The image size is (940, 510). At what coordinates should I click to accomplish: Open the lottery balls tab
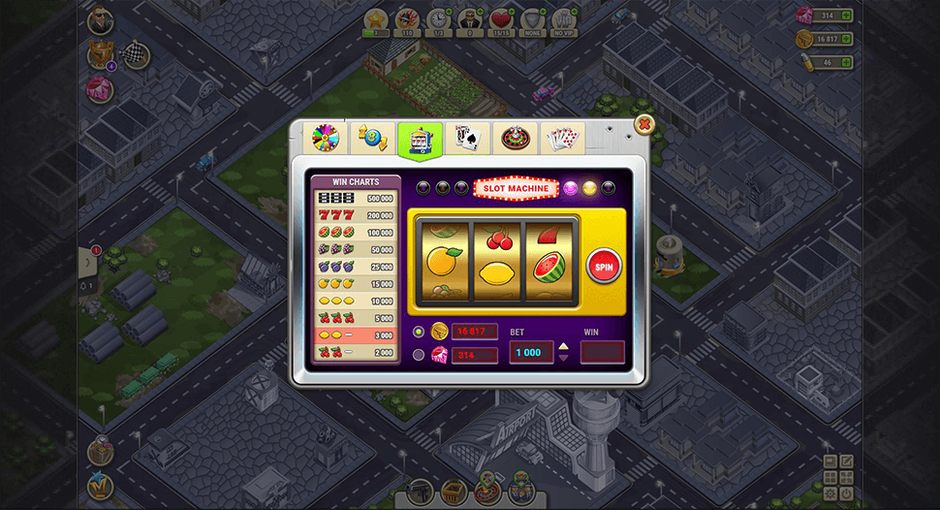click(x=370, y=138)
